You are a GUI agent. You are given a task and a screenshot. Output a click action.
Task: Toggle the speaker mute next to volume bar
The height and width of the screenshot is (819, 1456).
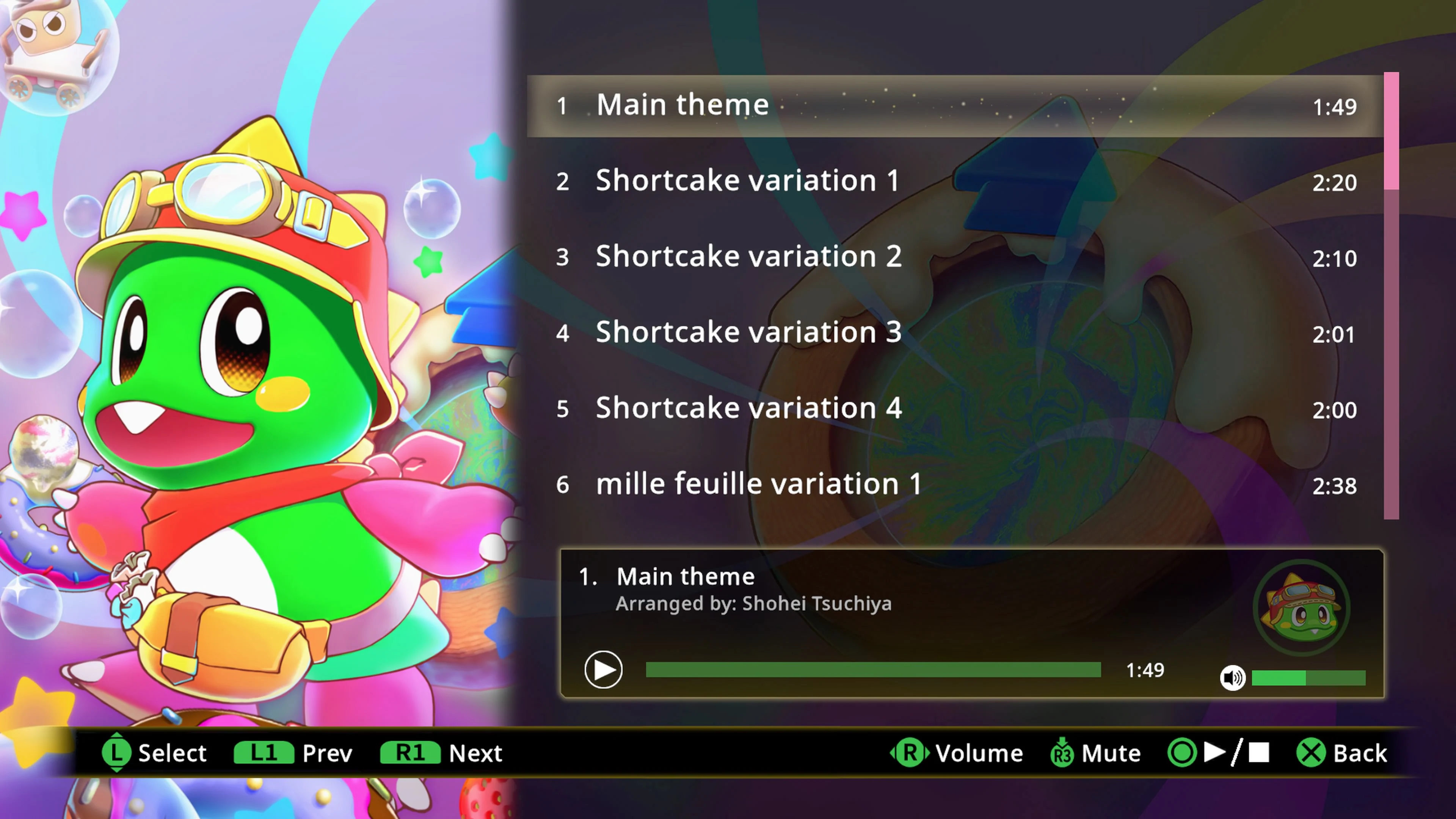(x=1234, y=678)
